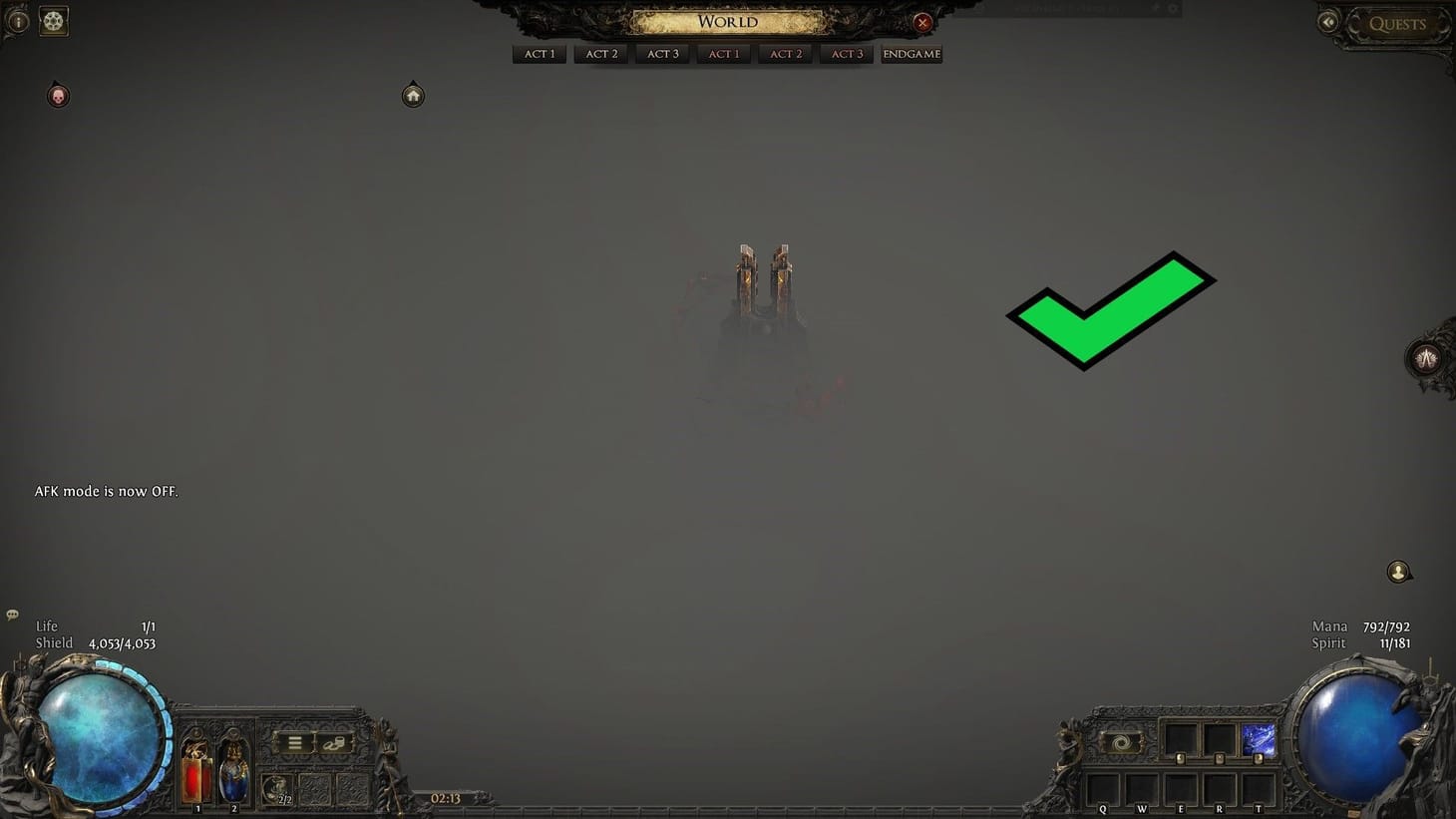
Task: Open the chat speech bubble icon
Action: click(x=12, y=614)
